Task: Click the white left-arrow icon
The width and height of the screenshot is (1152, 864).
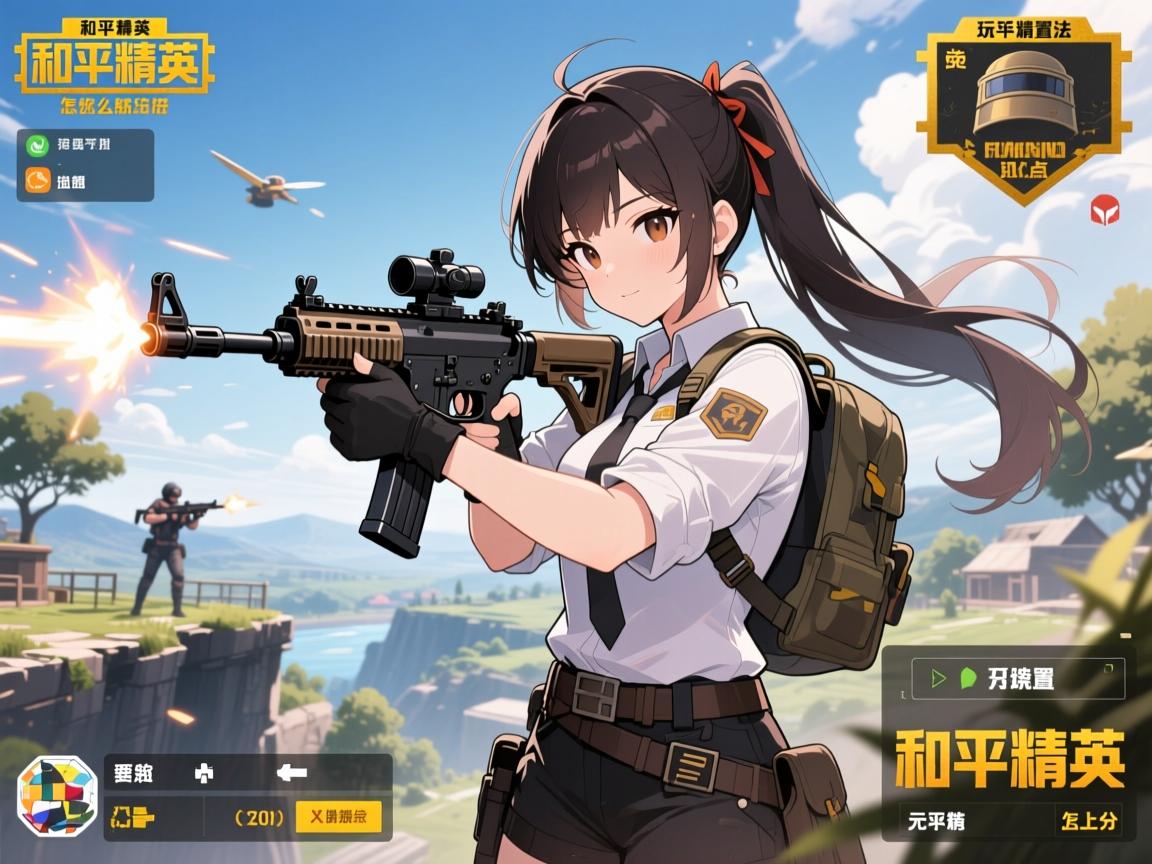Action: pos(291,772)
